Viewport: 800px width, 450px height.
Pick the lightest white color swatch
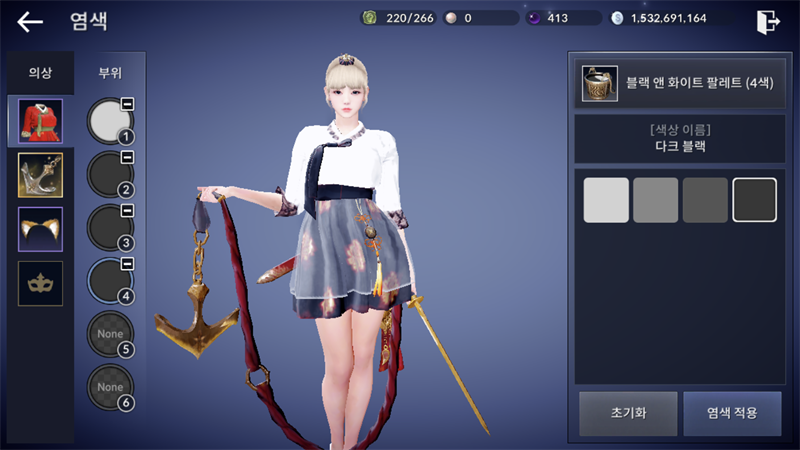click(x=606, y=200)
